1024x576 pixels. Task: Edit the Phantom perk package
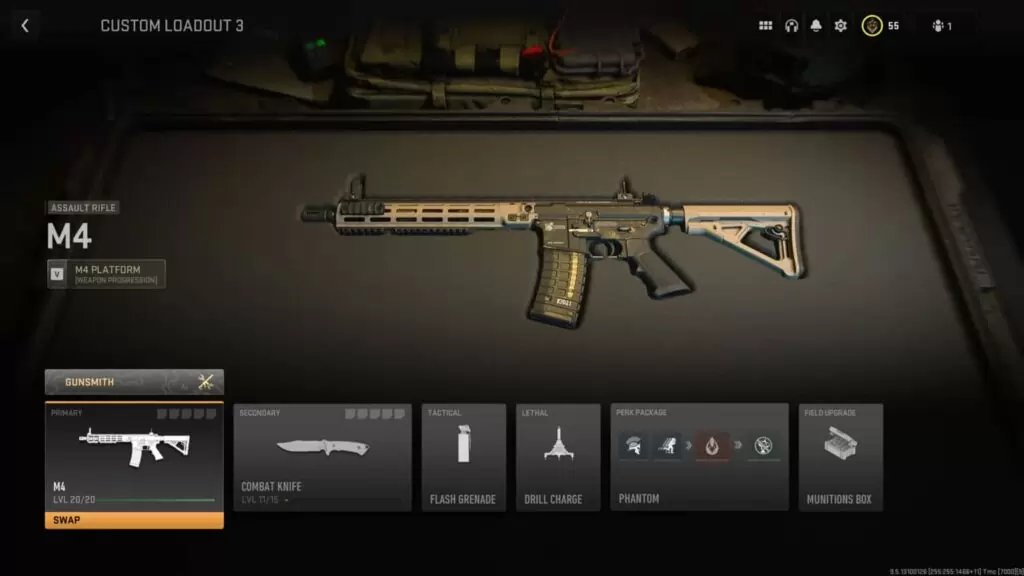click(x=699, y=457)
